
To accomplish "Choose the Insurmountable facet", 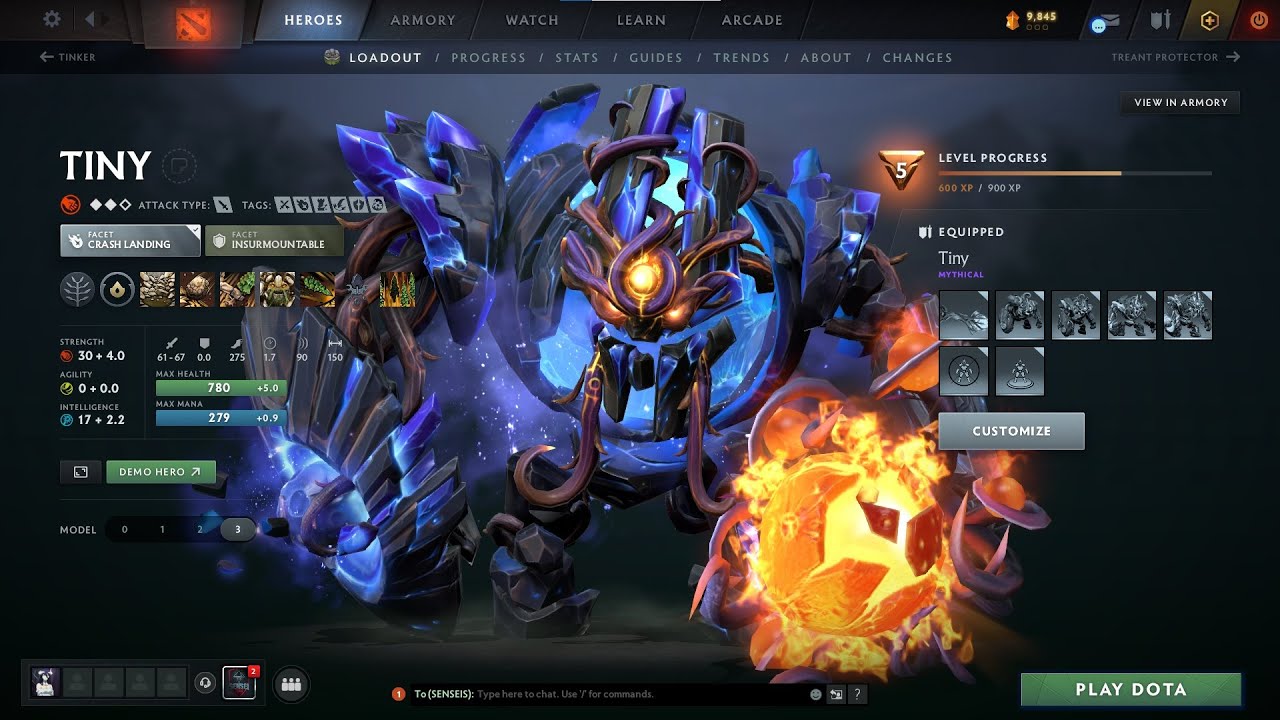I will (274, 240).
